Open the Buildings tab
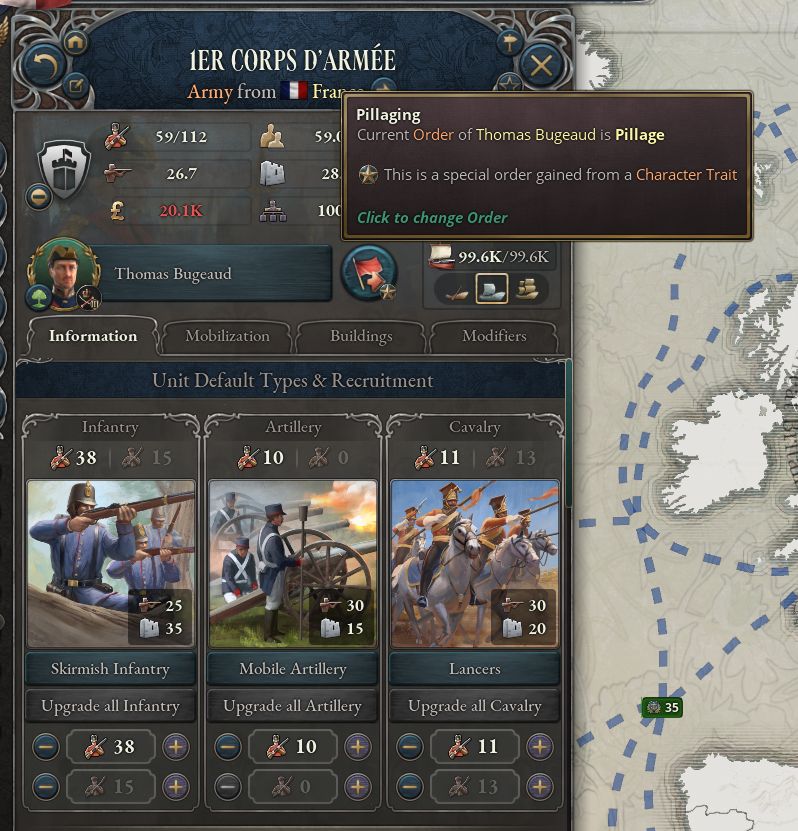The height and width of the screenshot is (831, 798). pyautogui.click(x=361, y=336)
